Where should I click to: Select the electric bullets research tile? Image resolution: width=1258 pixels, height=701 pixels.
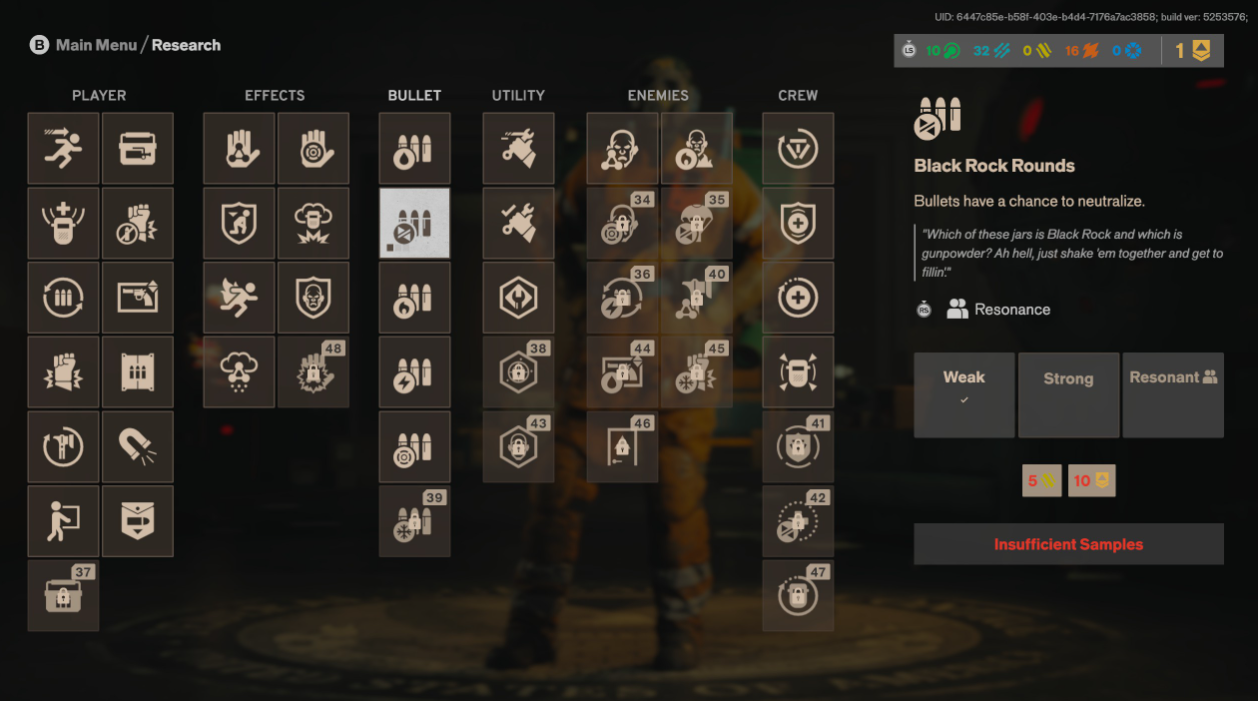(x=414, y=372)
